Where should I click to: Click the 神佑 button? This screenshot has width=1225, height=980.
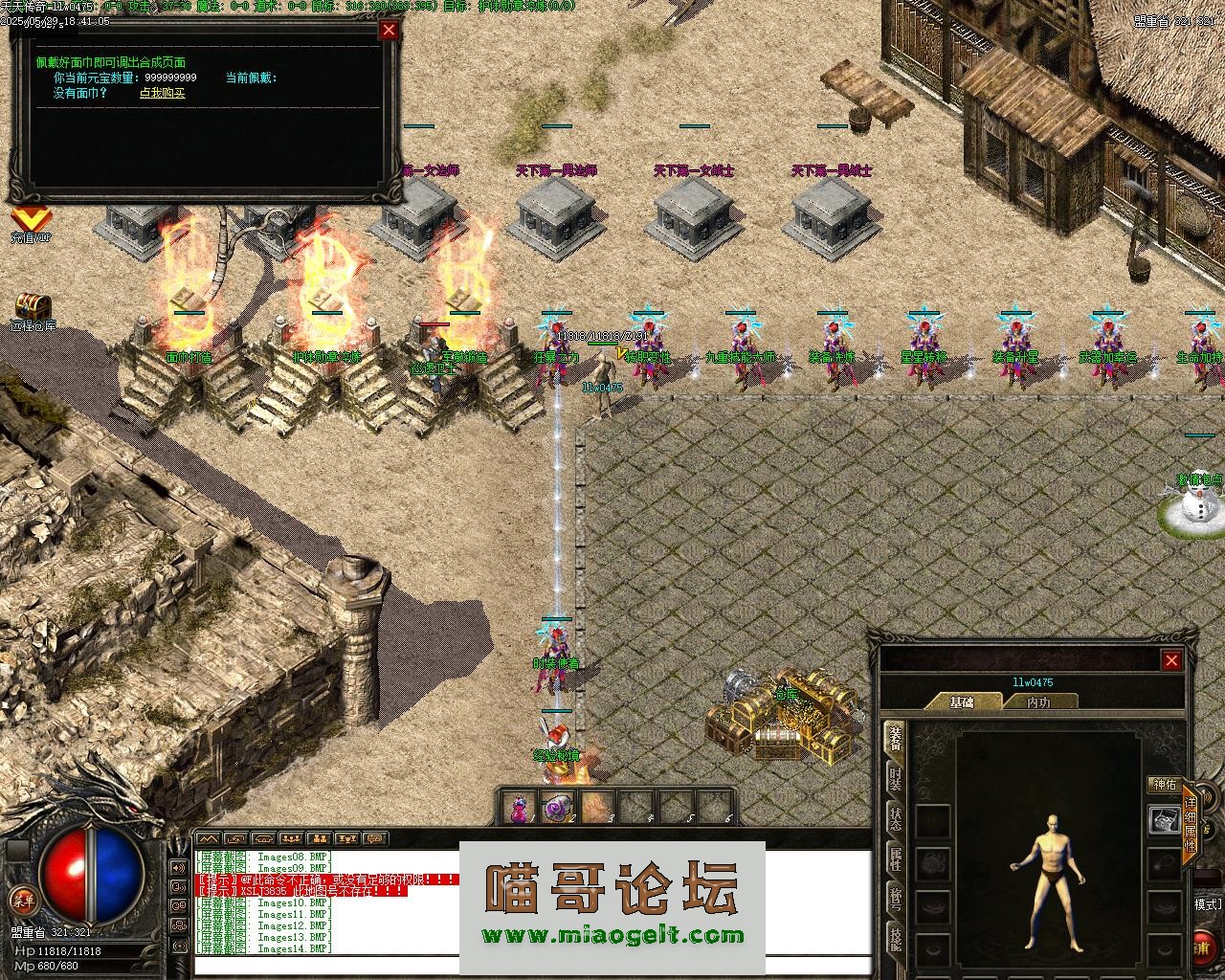coord(1164,785)
